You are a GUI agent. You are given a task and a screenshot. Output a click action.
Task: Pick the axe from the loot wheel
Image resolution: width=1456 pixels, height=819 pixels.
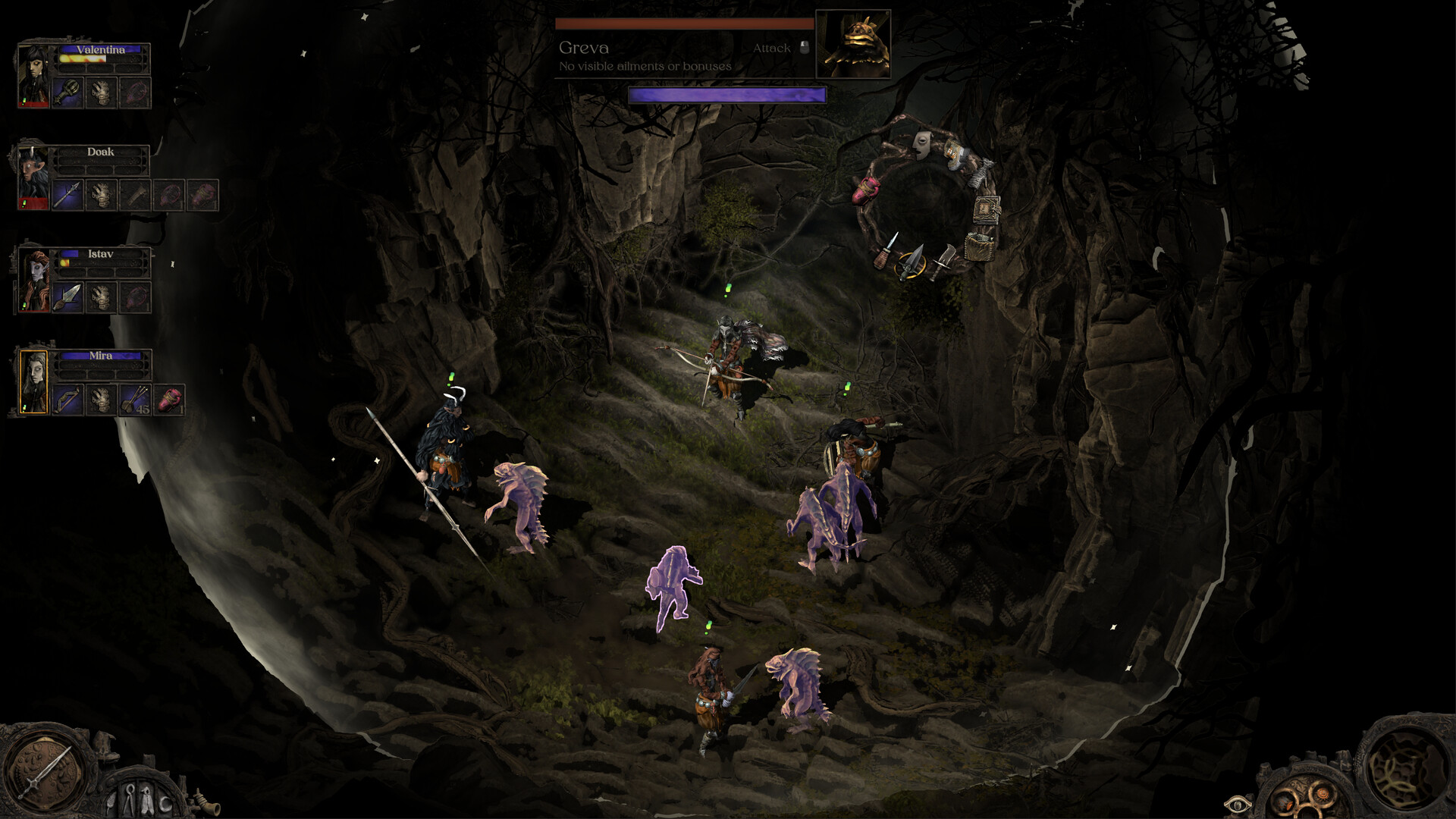[947, 256]
